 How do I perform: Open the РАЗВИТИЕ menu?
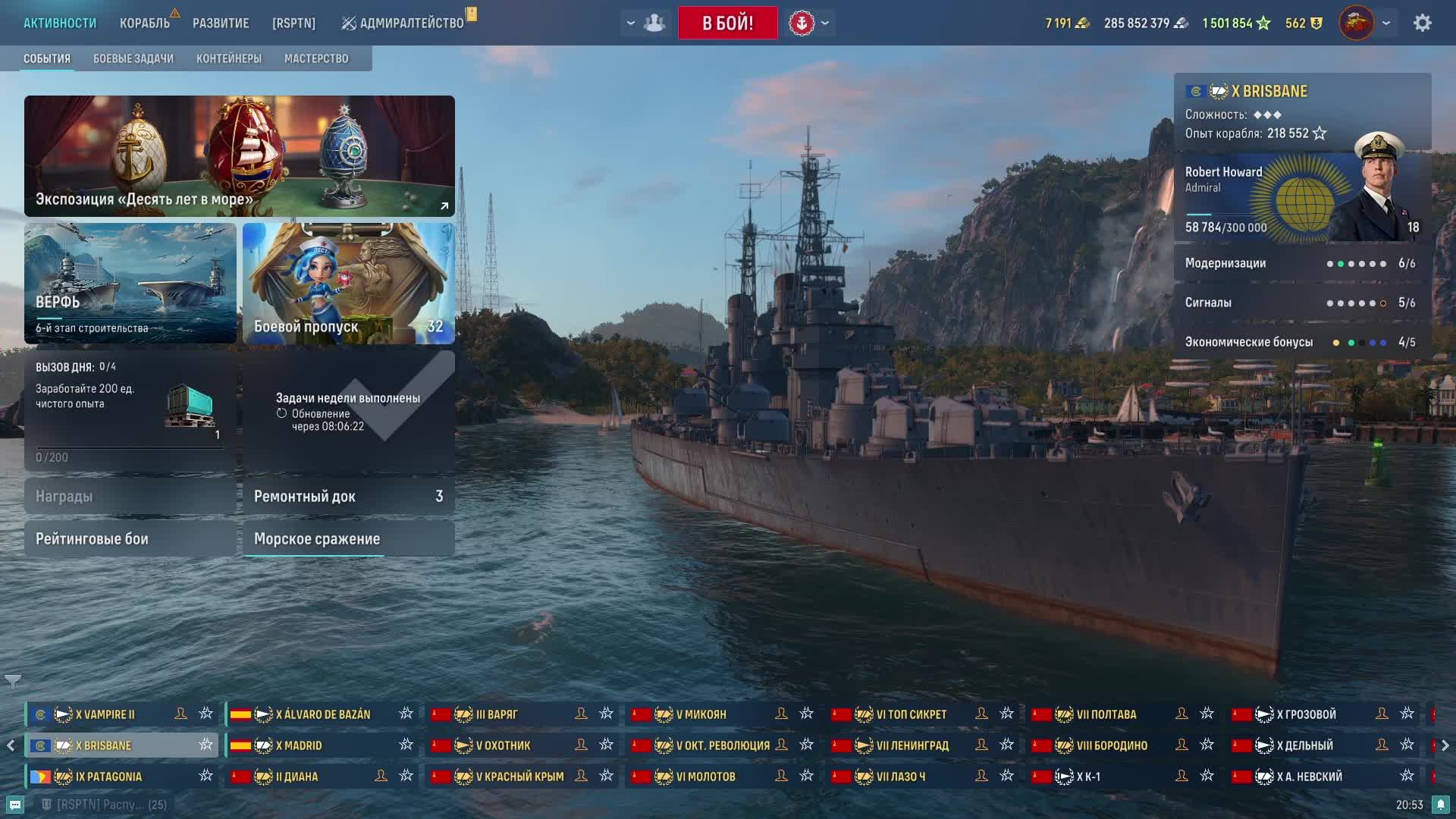(221, 23)
